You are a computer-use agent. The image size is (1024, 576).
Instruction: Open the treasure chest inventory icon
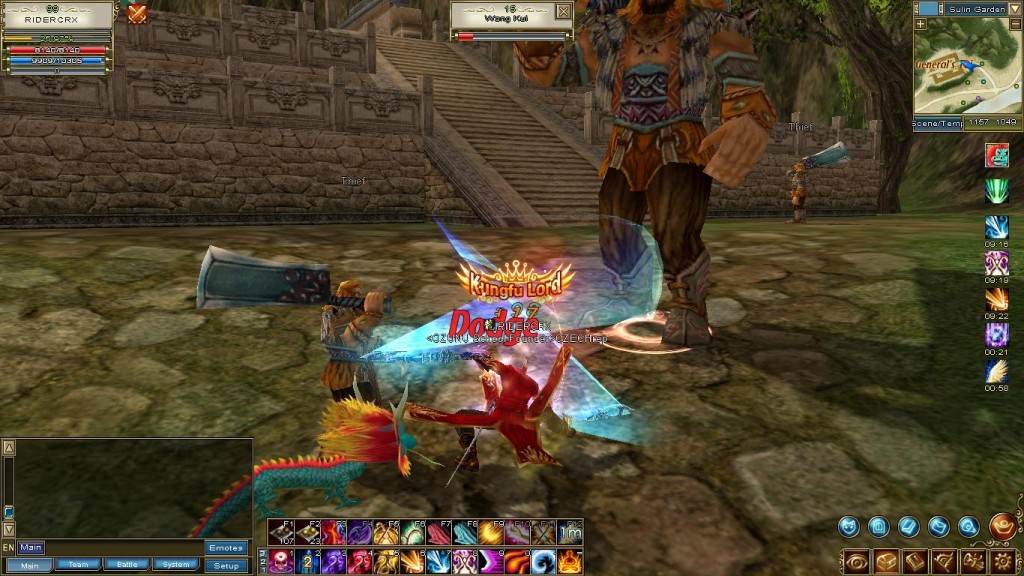pos(885,561)
